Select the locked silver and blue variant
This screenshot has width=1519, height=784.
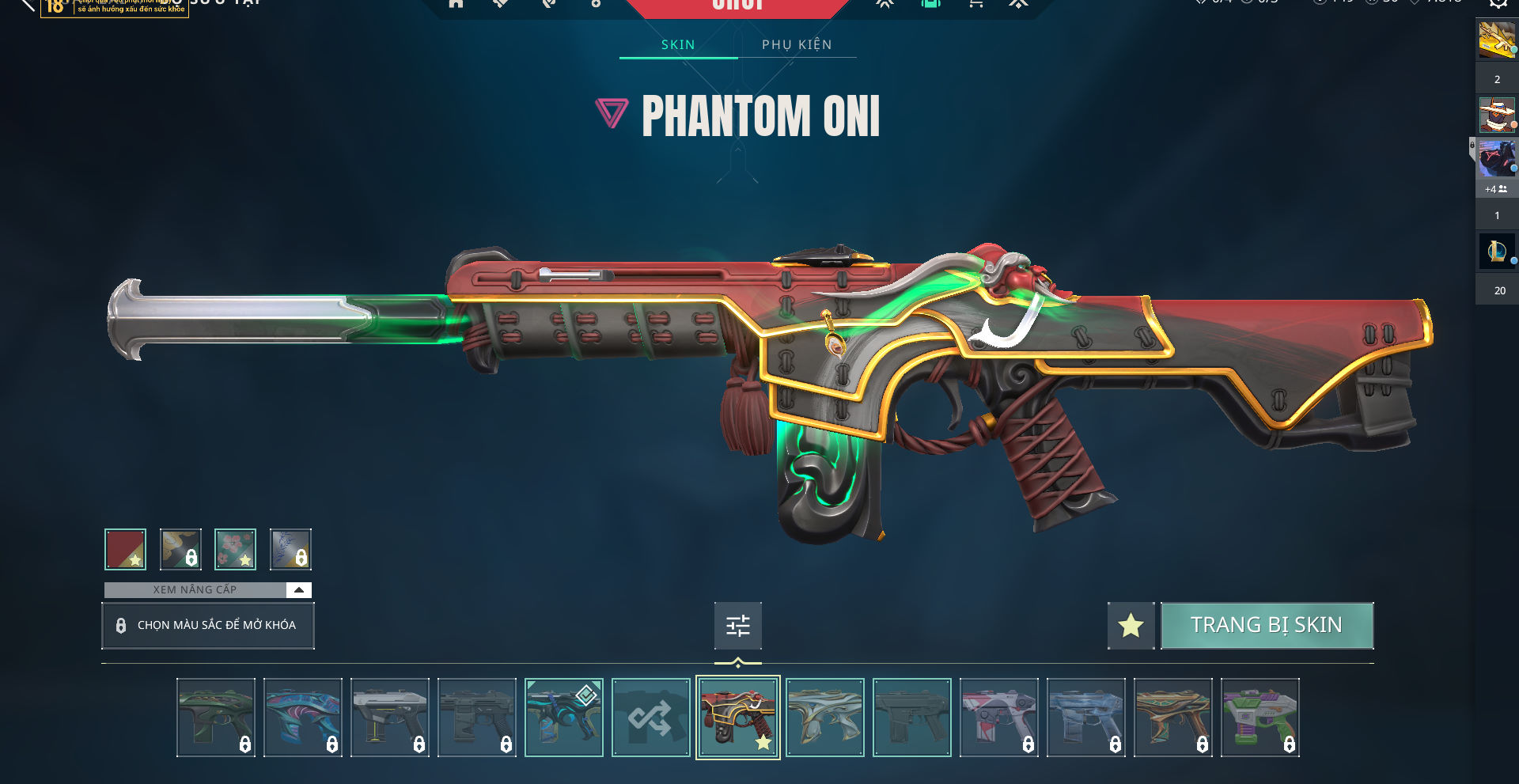(290, 549)
